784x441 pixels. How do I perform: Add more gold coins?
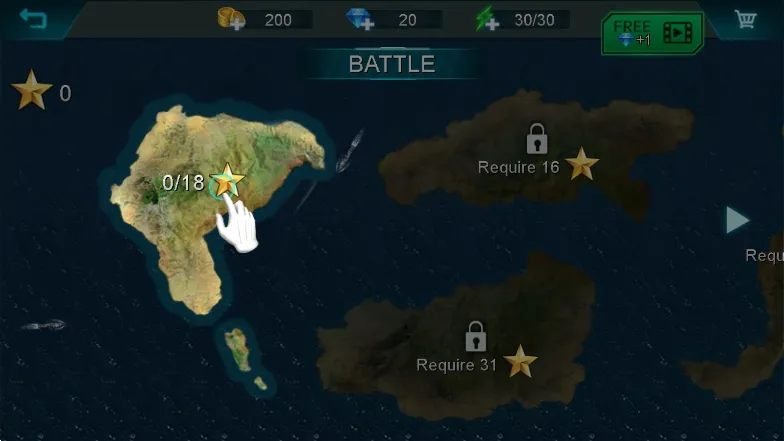(x=232, y=19)
